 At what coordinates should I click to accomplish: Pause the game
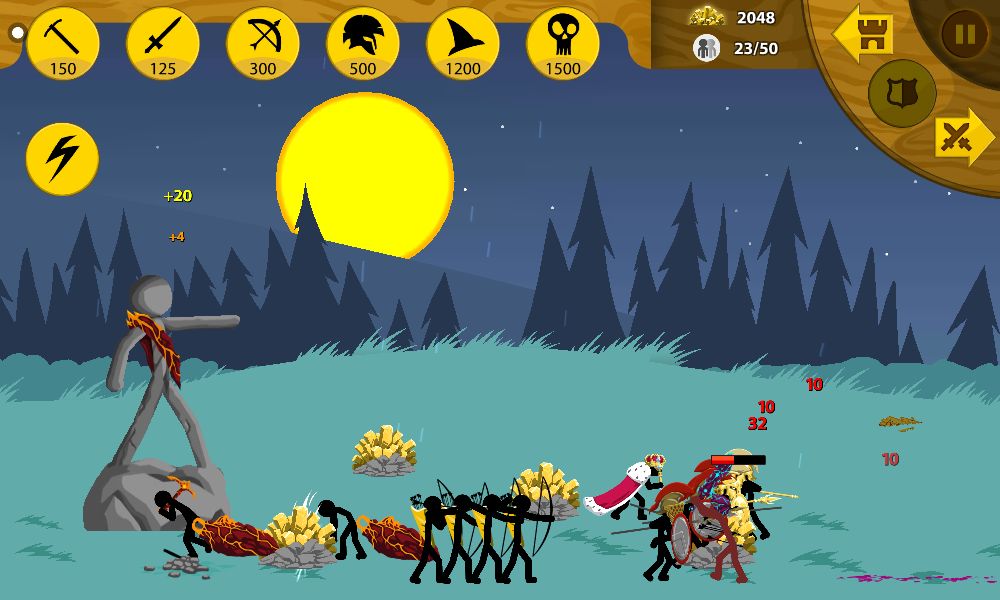click(x=964, y=35)
